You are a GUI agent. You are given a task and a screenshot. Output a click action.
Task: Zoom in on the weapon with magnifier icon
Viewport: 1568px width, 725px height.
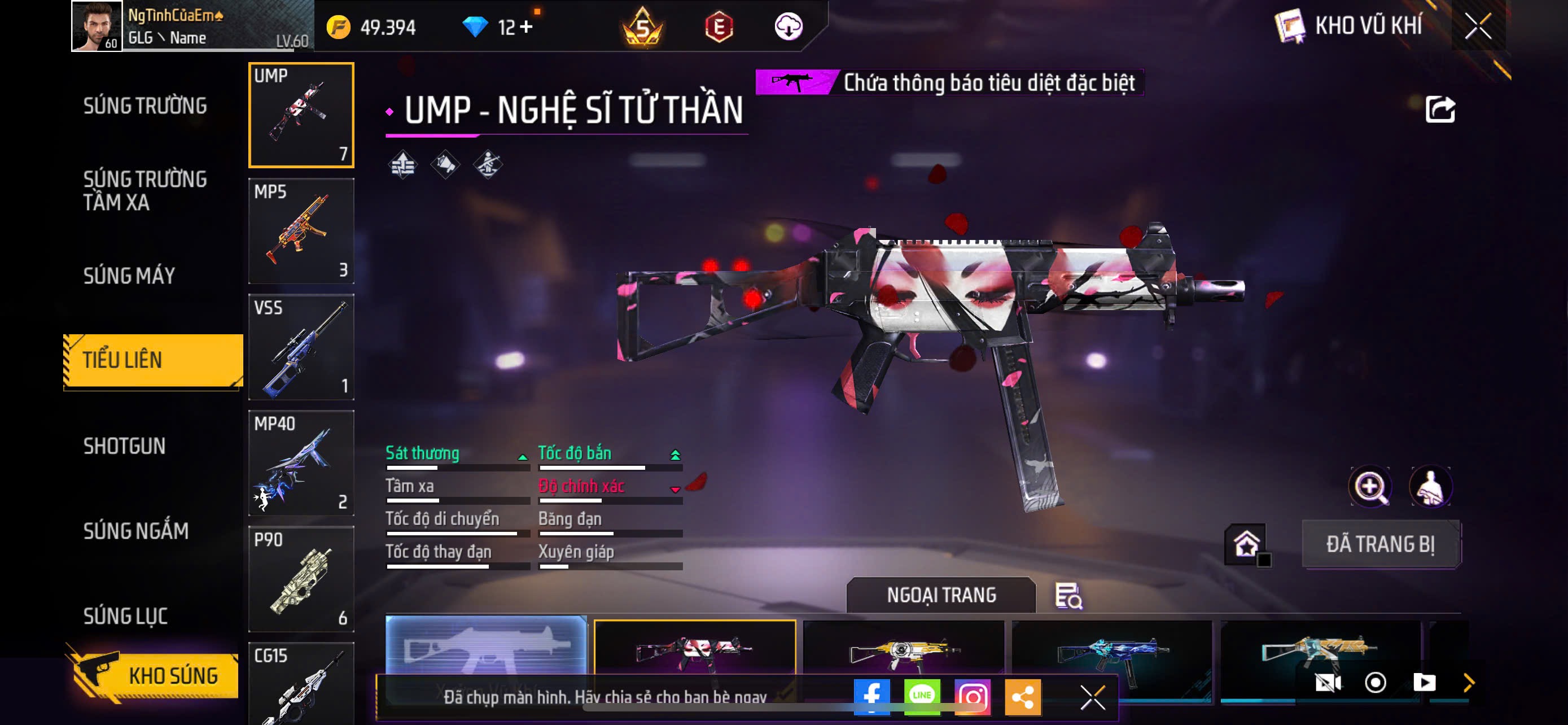(1369, 486)
